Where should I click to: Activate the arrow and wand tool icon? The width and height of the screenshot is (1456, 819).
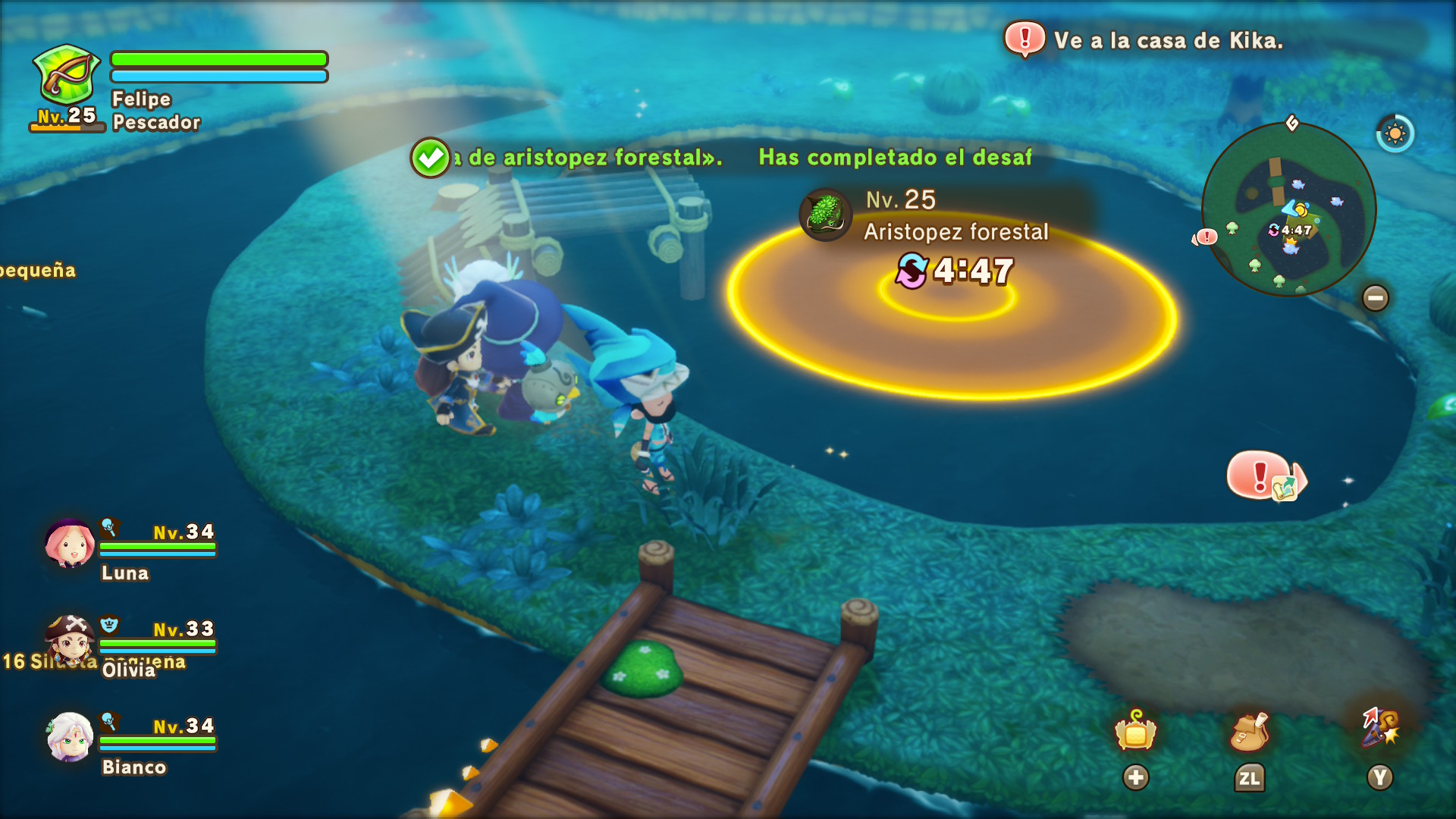tap(1379, 728)
